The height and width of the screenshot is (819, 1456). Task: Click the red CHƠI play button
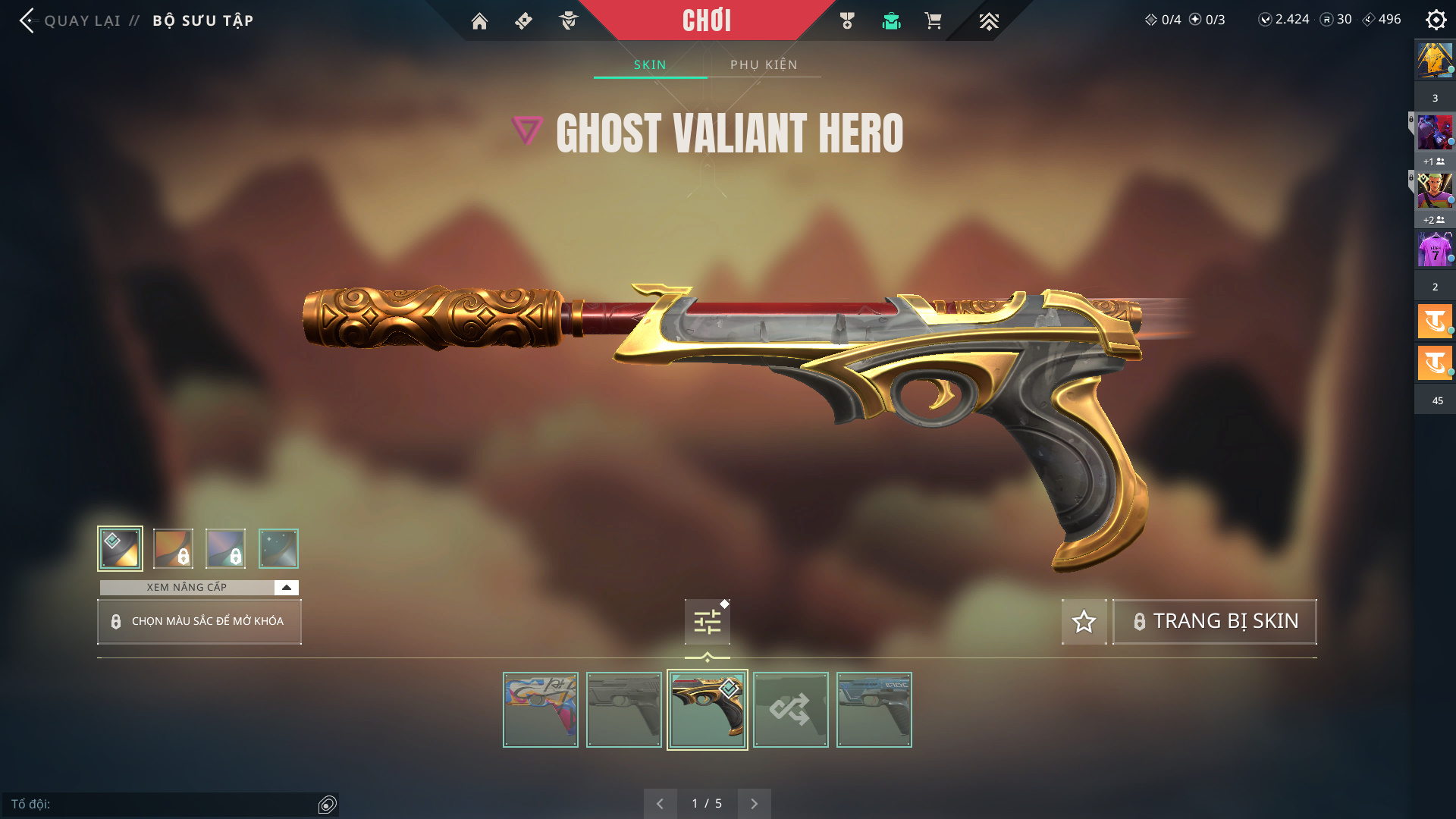point(707,20)
